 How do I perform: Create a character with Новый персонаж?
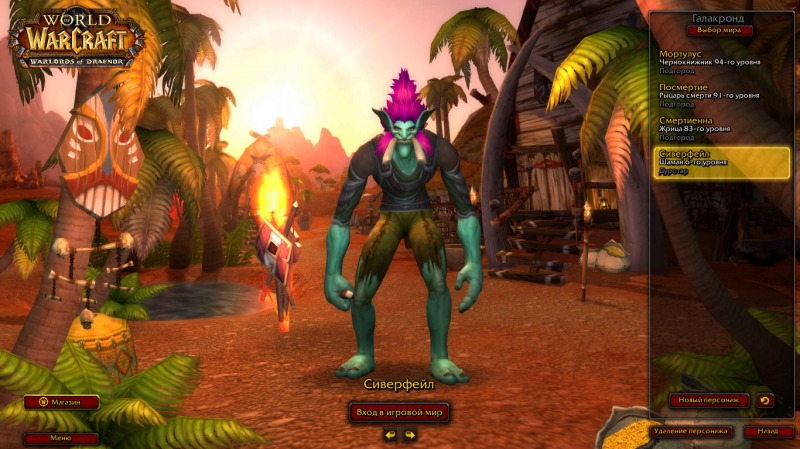click(x=709, y=400)
